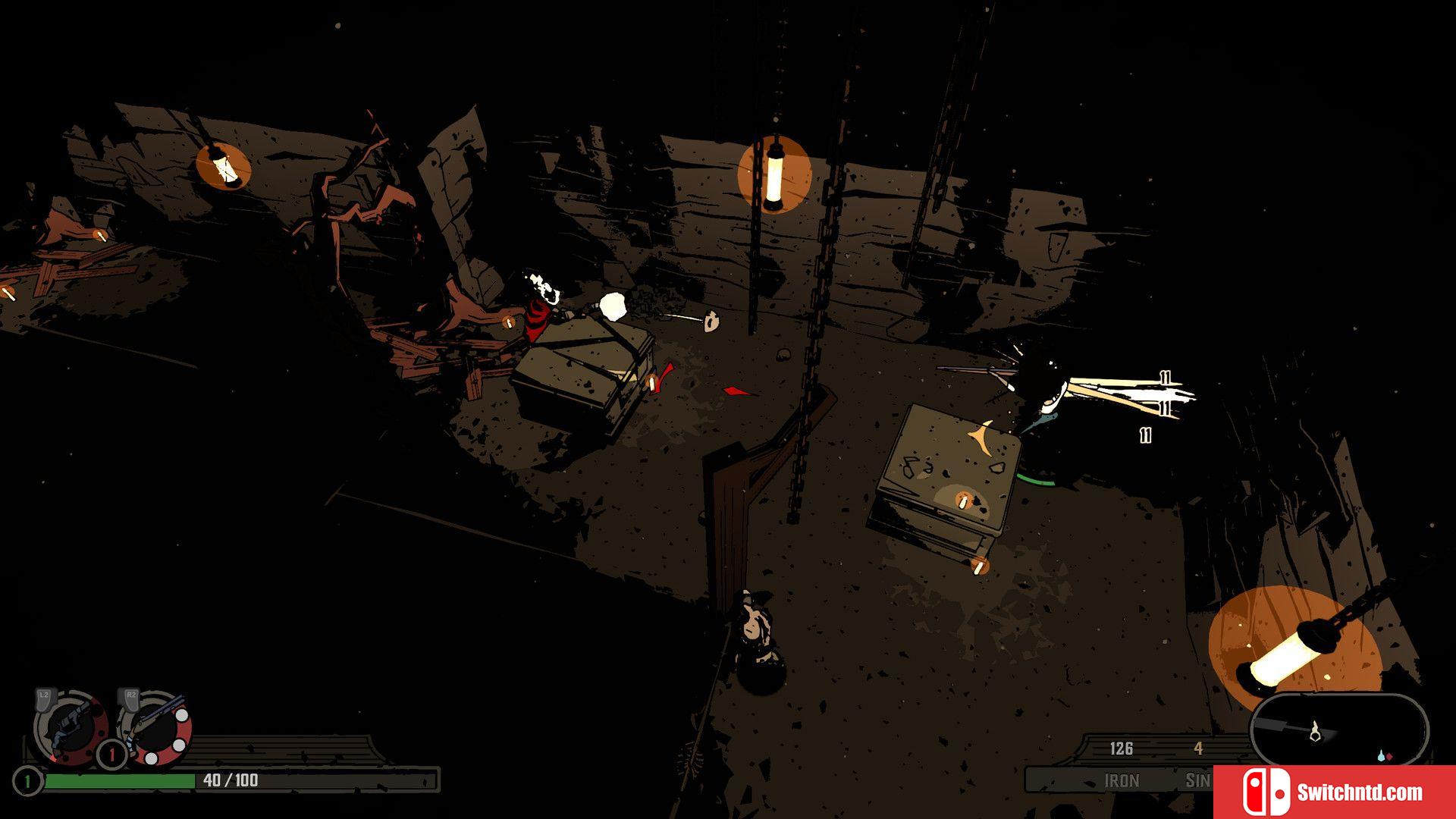
Task: Click the red number one item circle
Action: (x=112, y=755)
